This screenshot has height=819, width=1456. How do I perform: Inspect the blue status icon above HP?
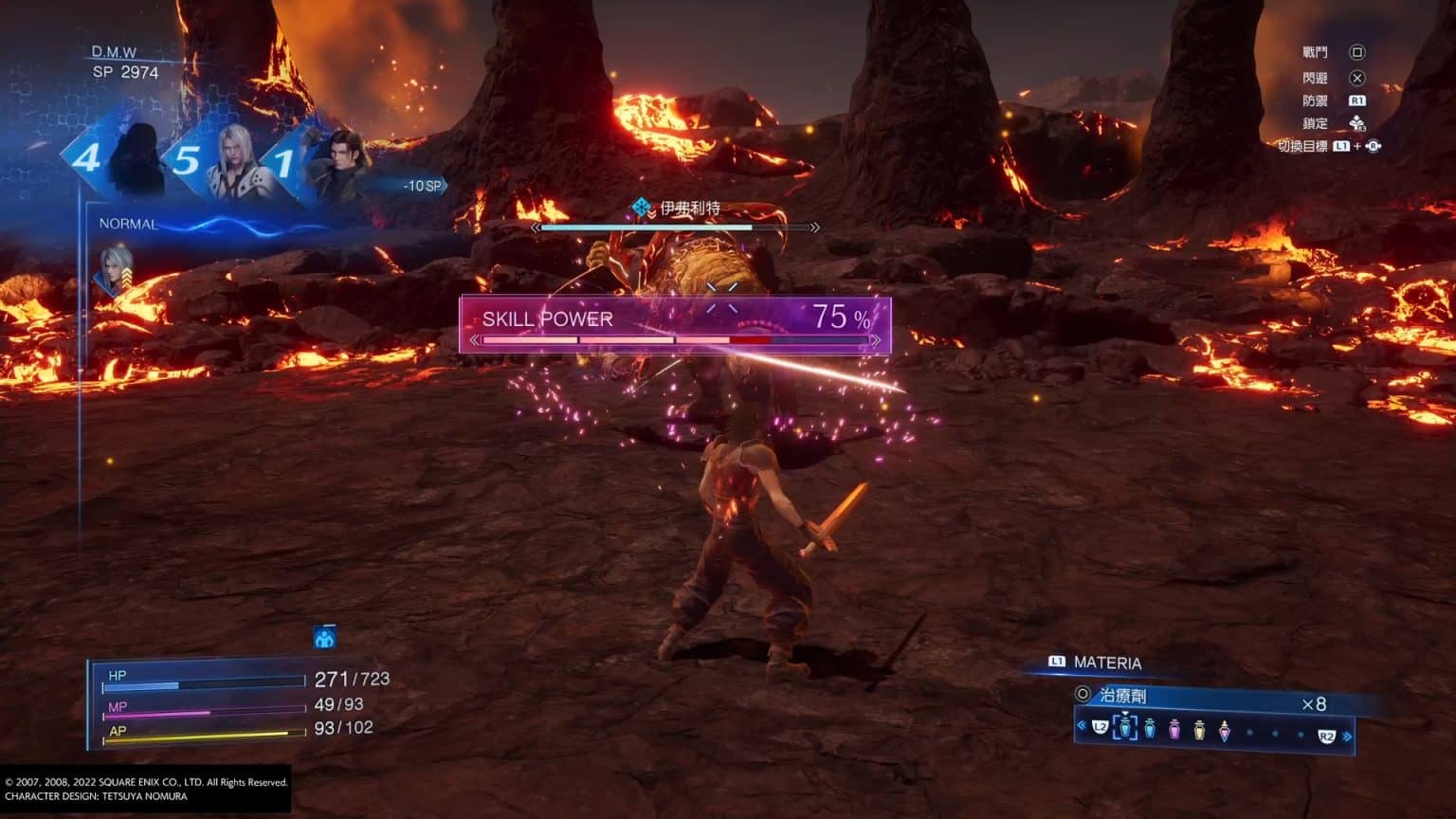[x=324, y=637]
